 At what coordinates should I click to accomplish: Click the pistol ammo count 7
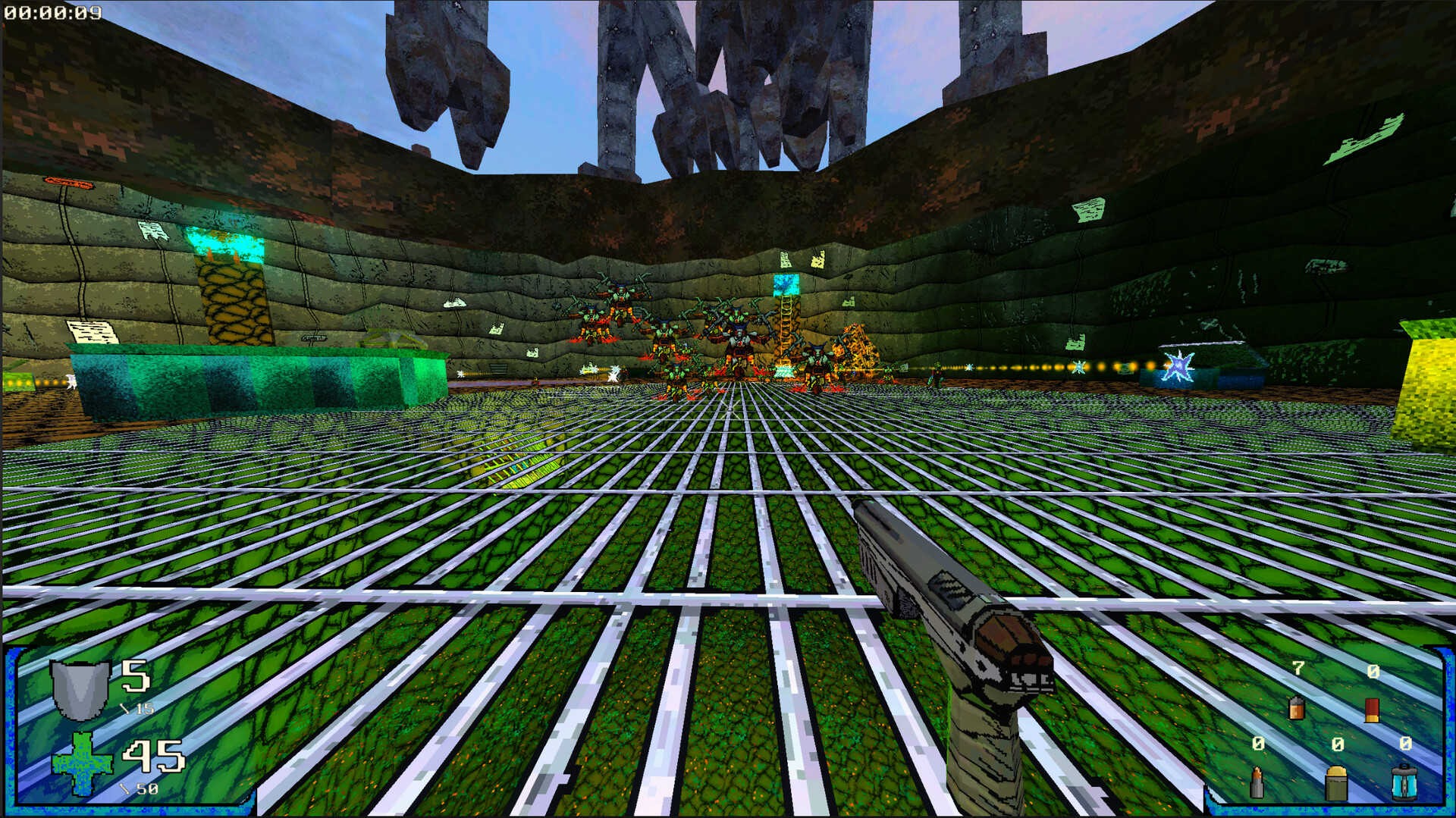pos(1298,669)
